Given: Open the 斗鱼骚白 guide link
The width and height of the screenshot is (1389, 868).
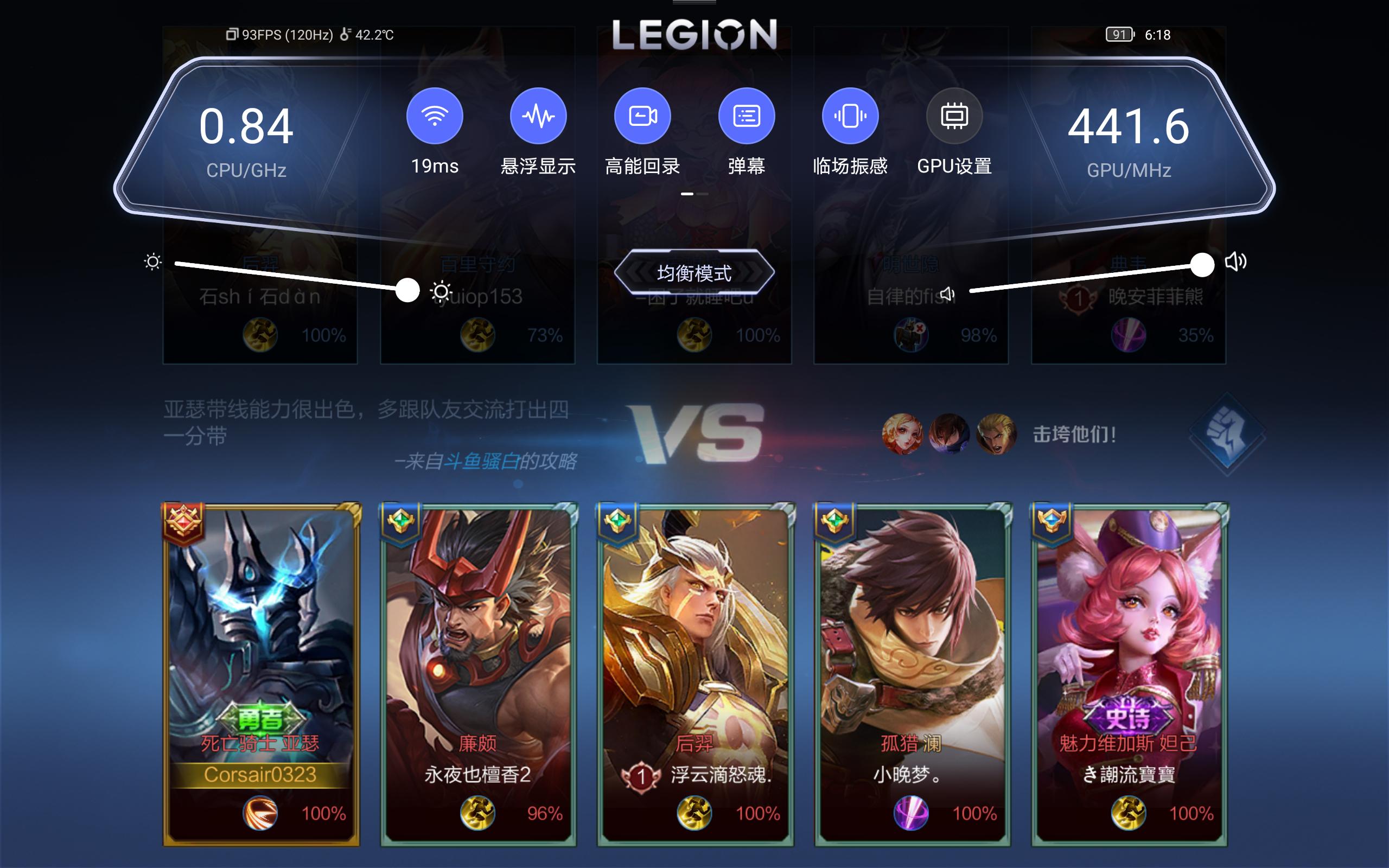Looking at the screenshot, I should (x=481, y=461).
